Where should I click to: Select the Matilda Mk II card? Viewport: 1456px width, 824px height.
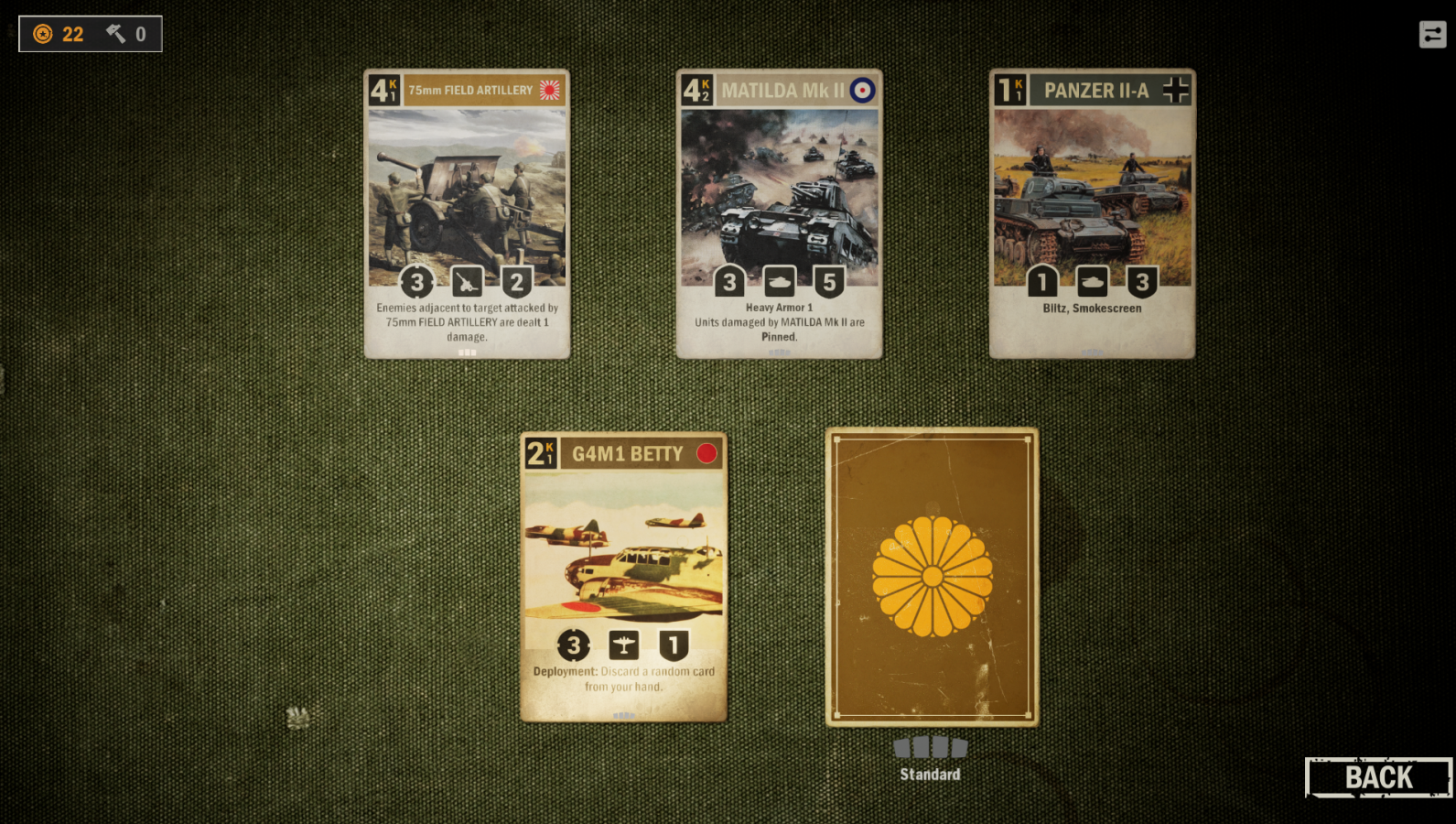point(781,212)
